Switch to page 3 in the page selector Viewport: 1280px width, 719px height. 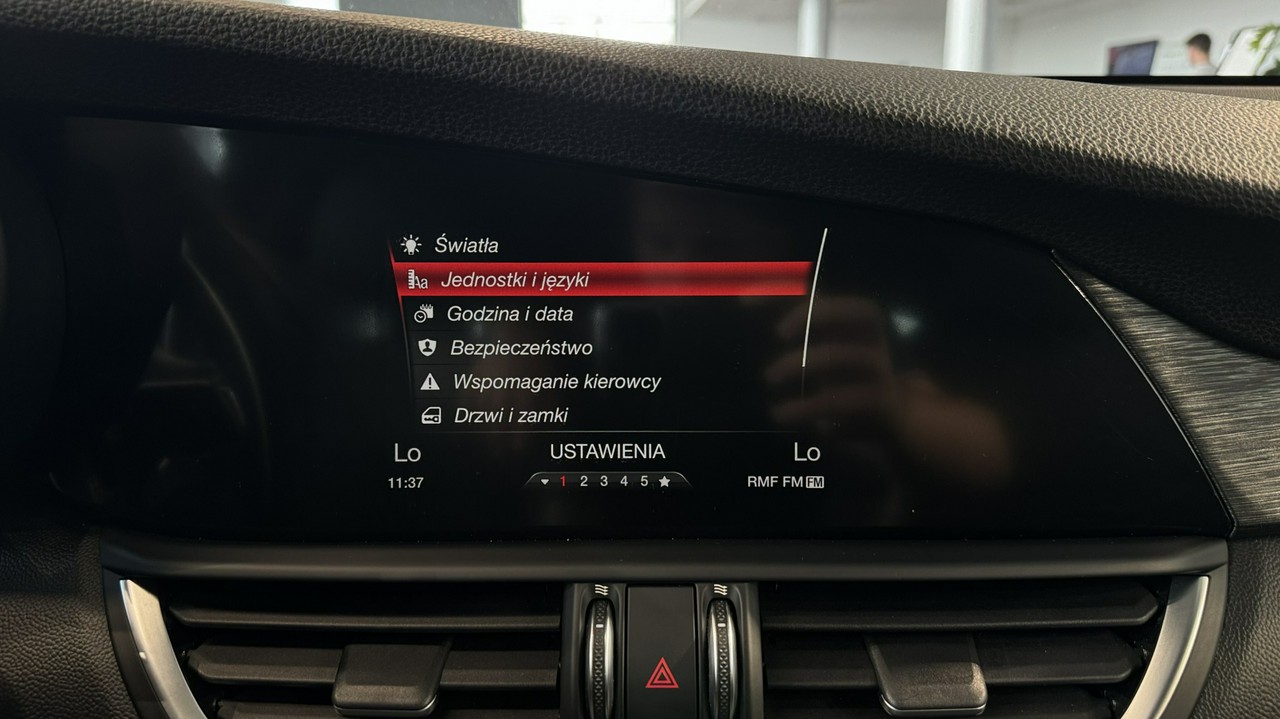604,481
